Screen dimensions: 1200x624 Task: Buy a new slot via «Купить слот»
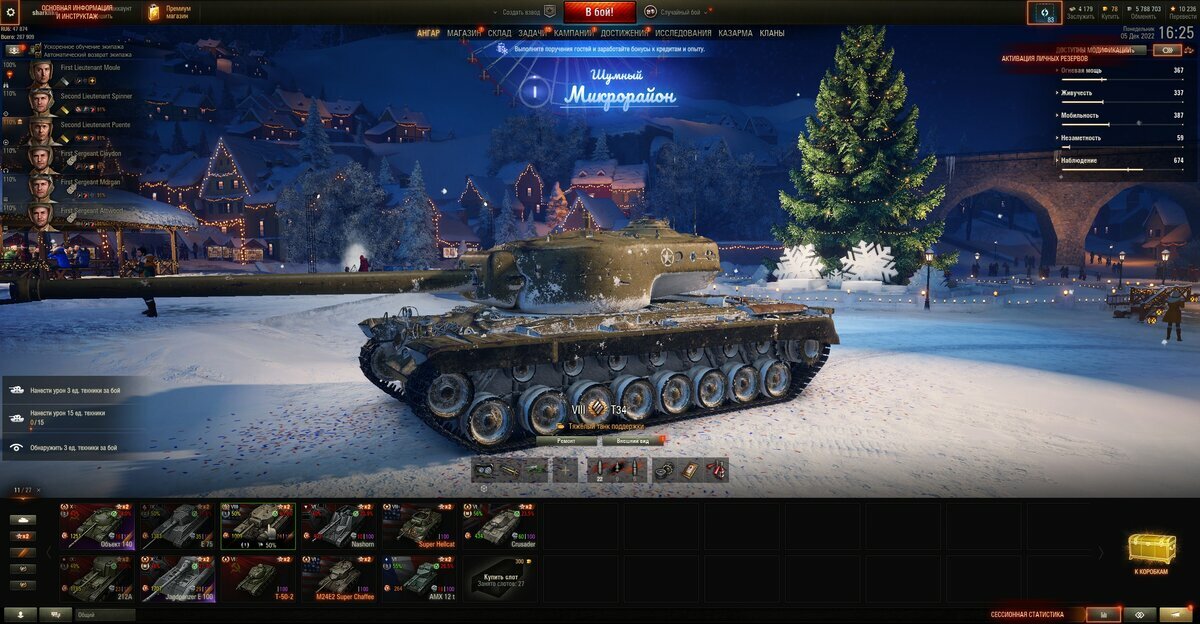pos(499,578)
